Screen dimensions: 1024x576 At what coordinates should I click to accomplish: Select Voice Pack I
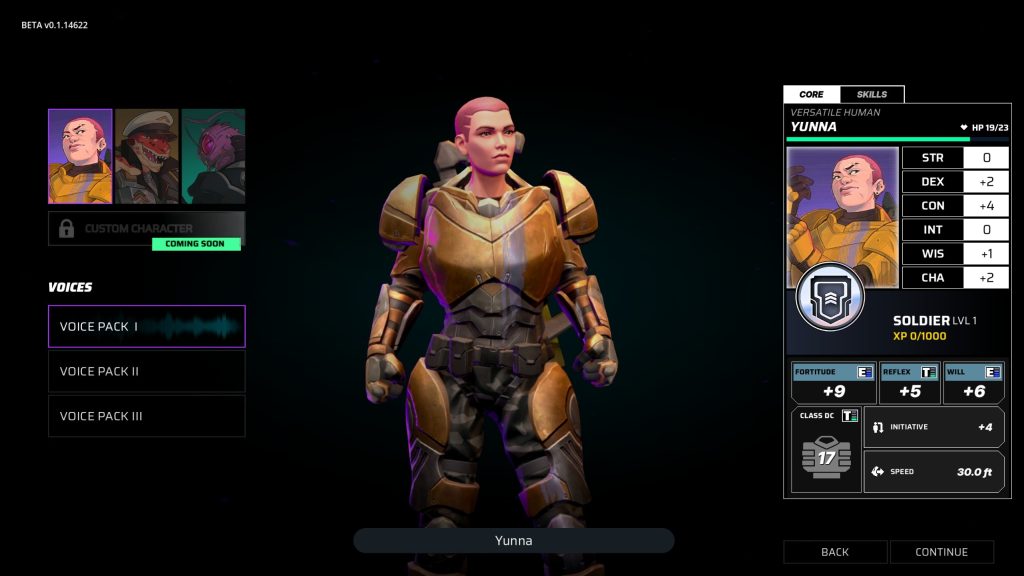(x=146, y=326)
